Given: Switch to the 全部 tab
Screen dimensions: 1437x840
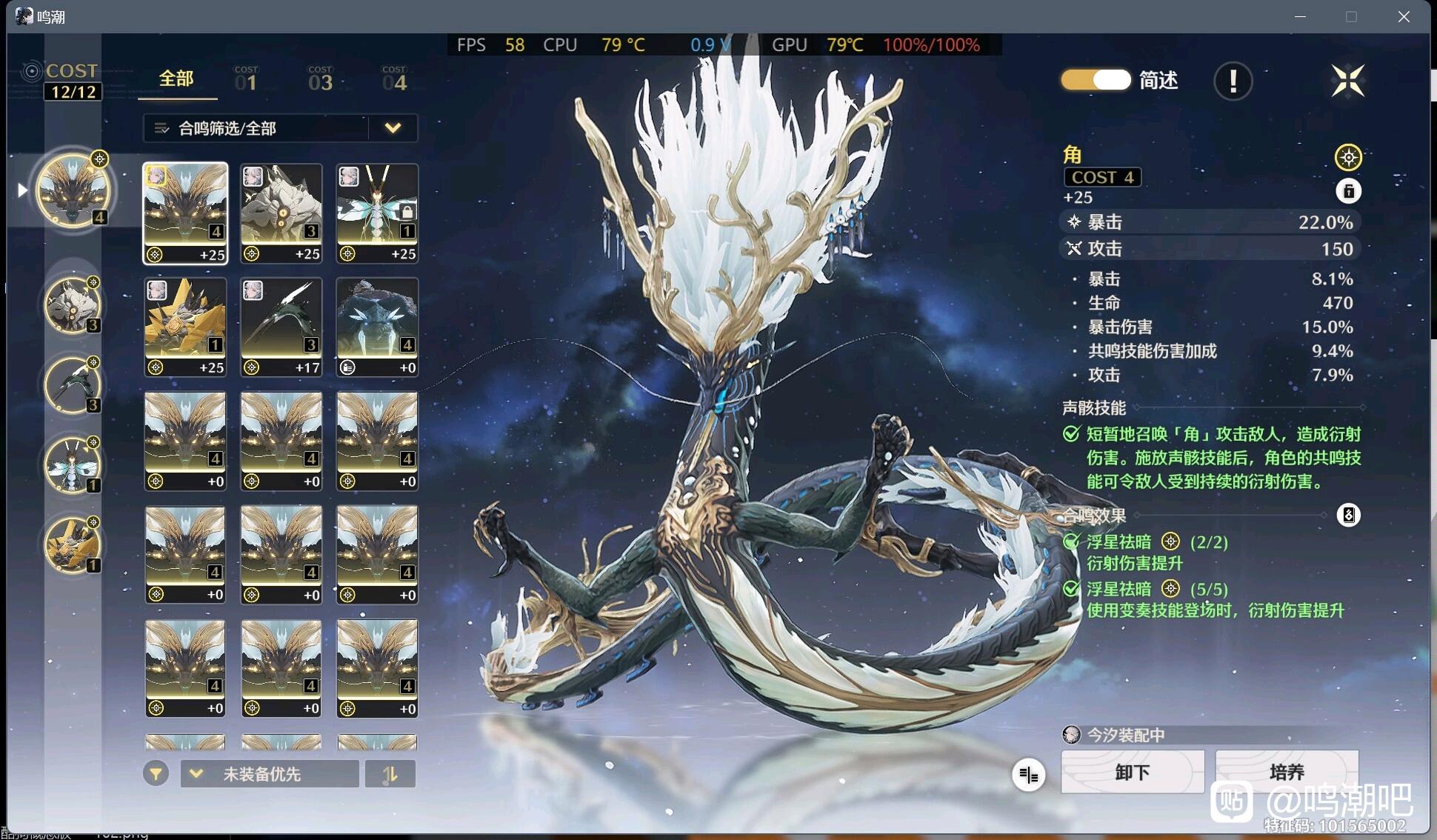Looking at the screenshot, I should pyautogui.click(x=176, y=79).
